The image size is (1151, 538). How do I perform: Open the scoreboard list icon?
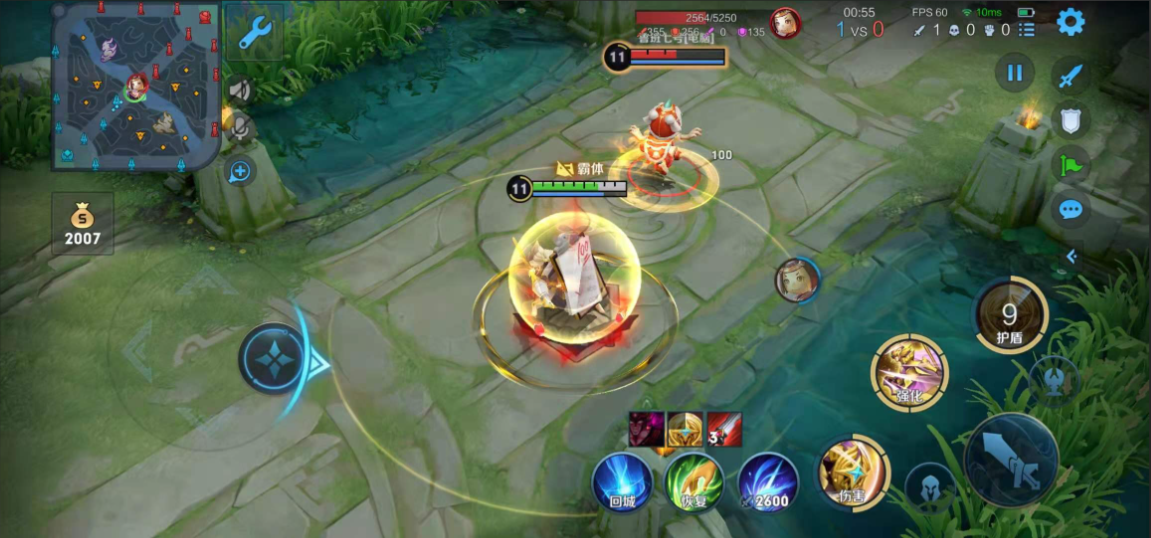click(1027, 30)
